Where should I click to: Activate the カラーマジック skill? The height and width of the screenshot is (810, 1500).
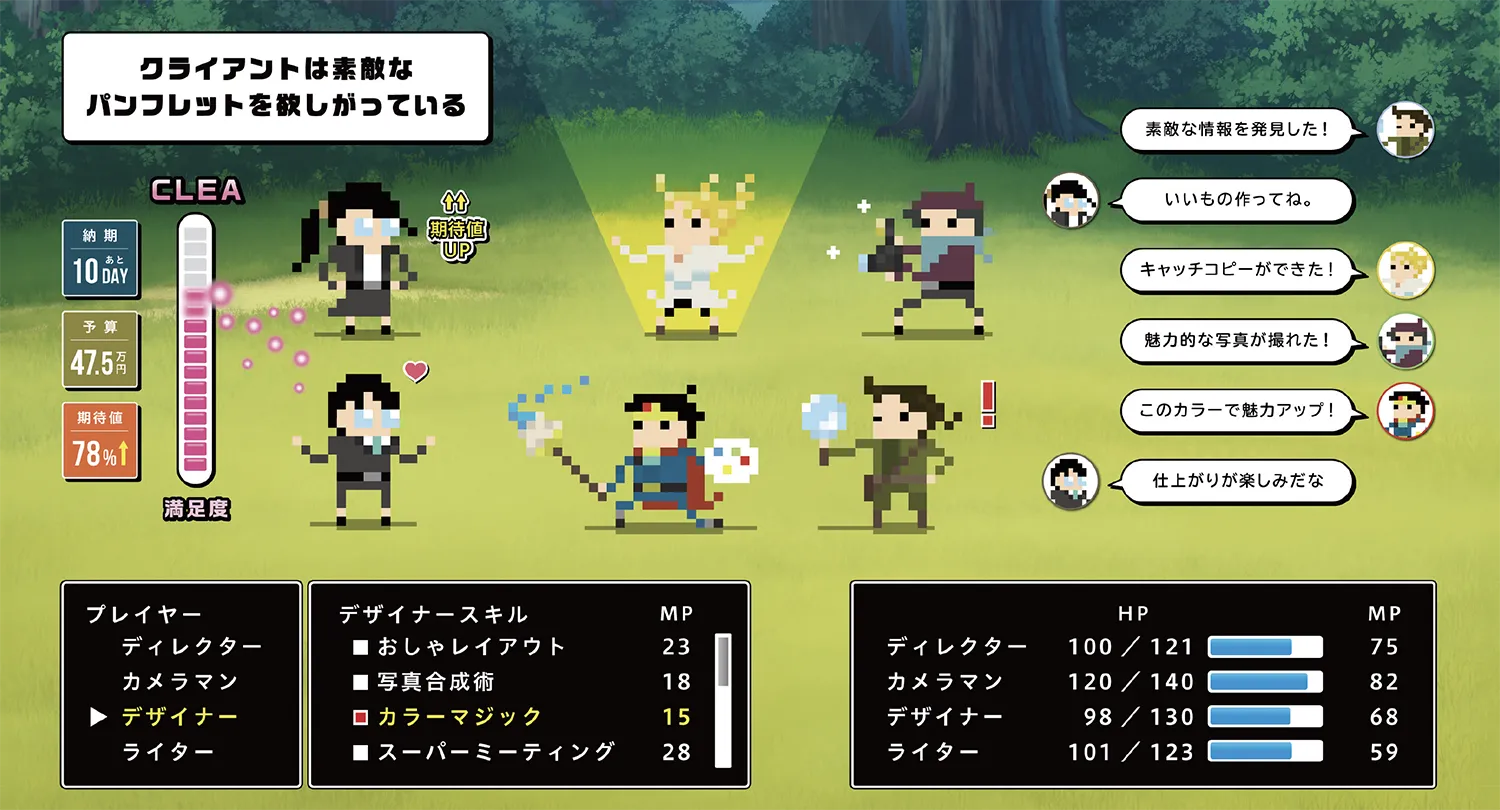(459, 717)
